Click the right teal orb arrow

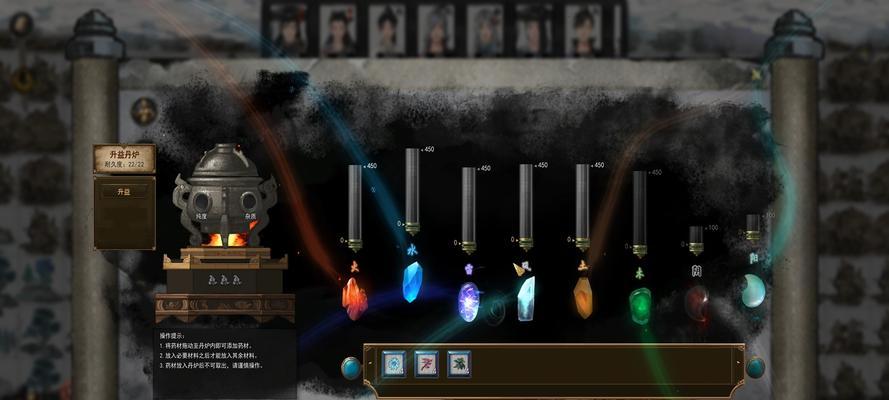click(755, 367)
